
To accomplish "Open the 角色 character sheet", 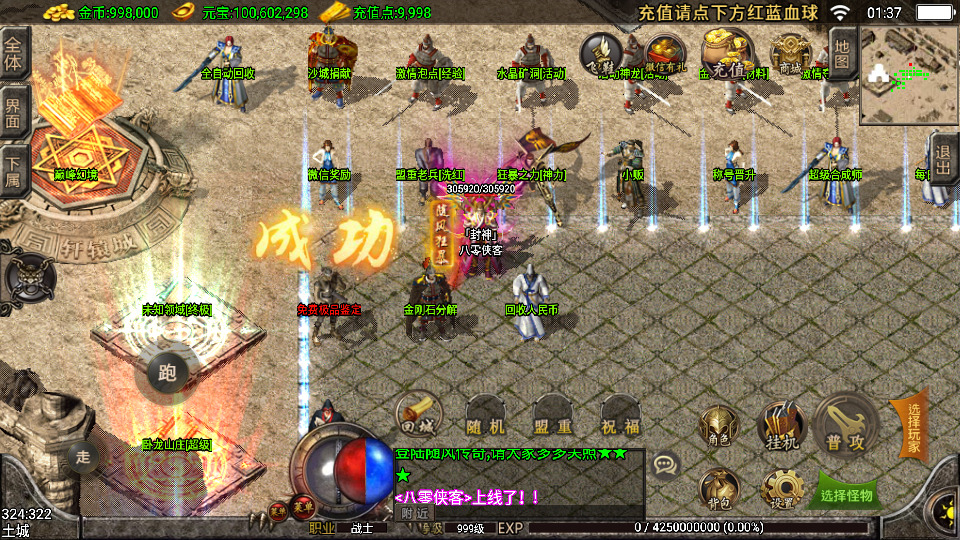I will click(x=720, y=427).
